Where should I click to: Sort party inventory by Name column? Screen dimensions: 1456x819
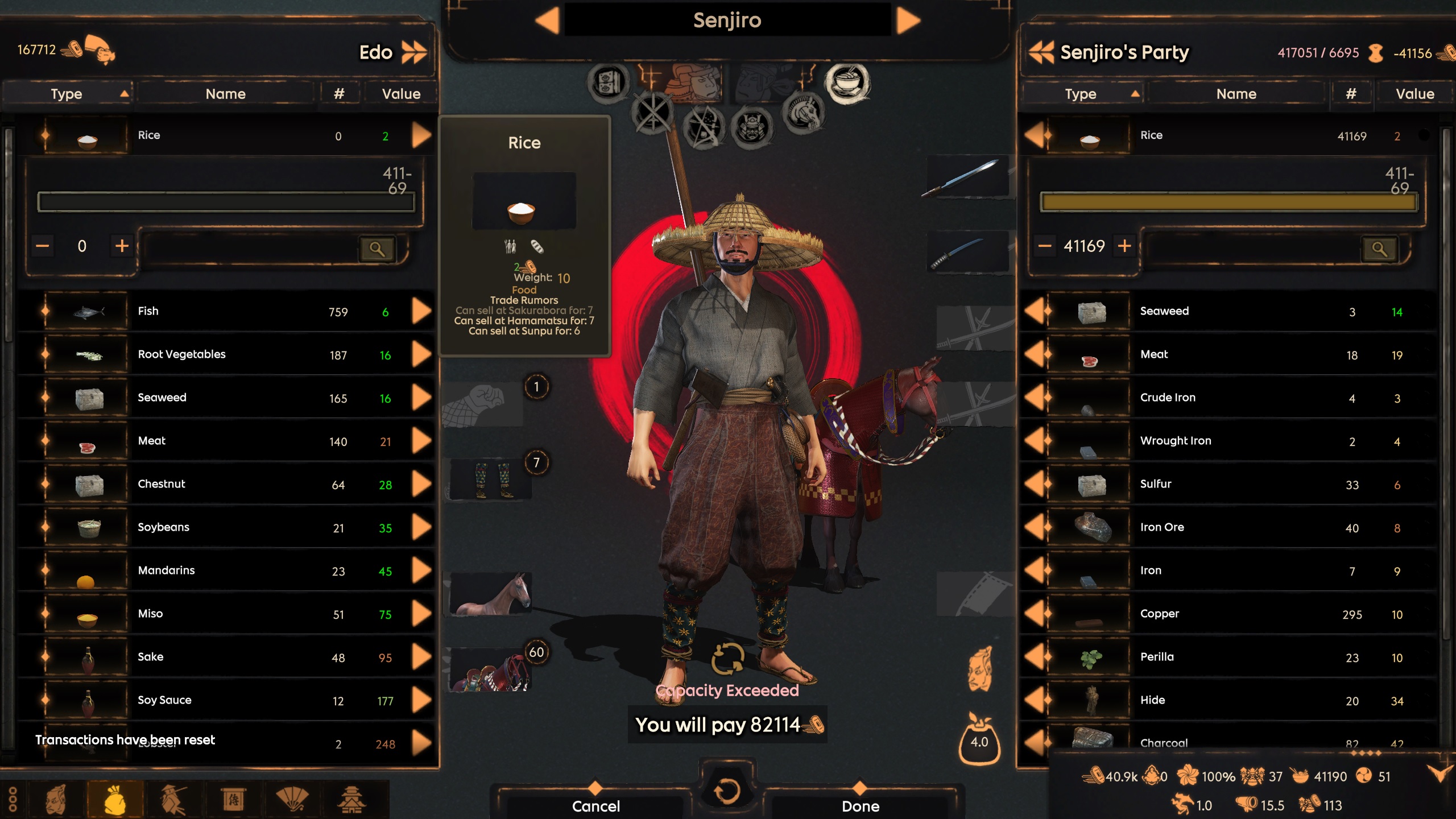pyautogui.click(x=1236, y=94)
